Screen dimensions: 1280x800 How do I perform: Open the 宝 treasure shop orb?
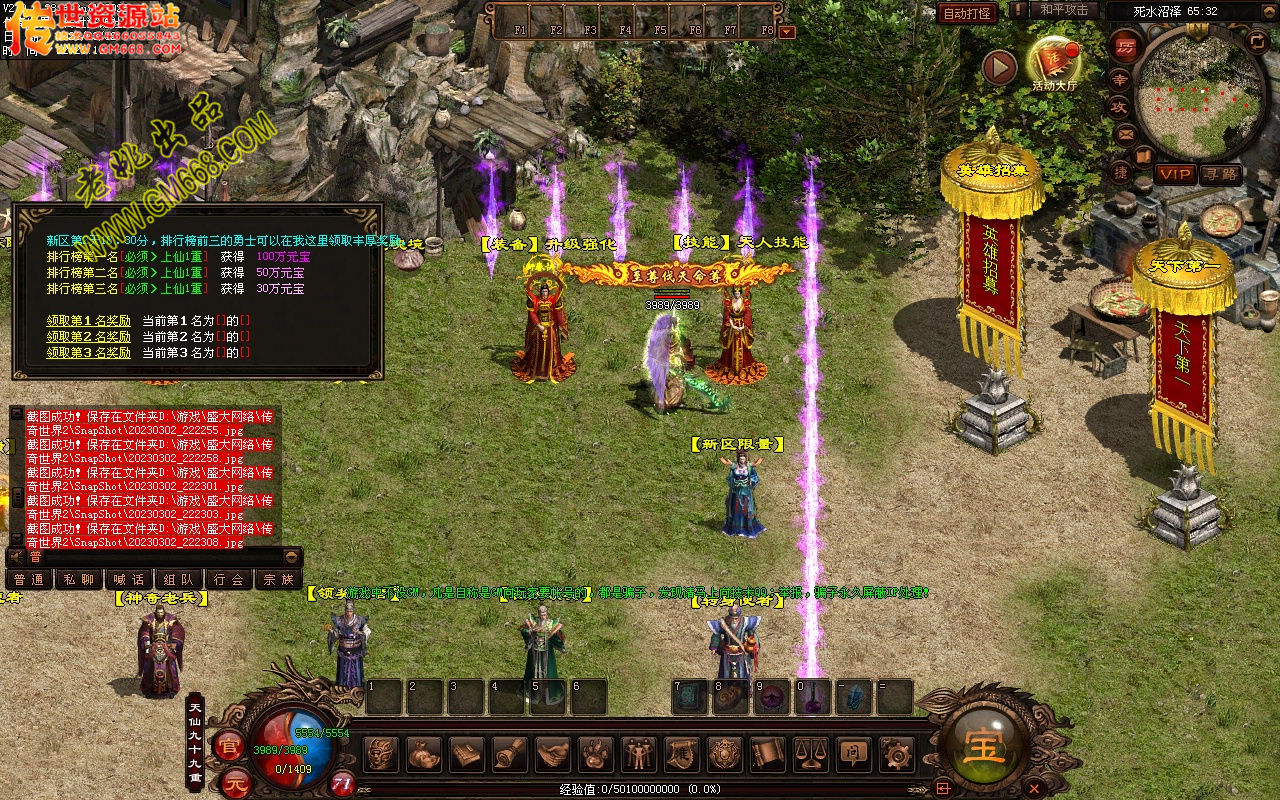tap(985, 746)
